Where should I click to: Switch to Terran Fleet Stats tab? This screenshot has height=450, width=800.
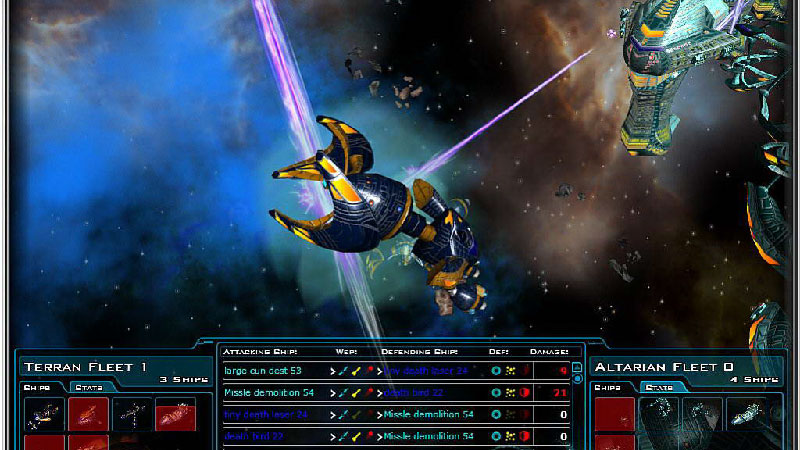tap(92, 387)
